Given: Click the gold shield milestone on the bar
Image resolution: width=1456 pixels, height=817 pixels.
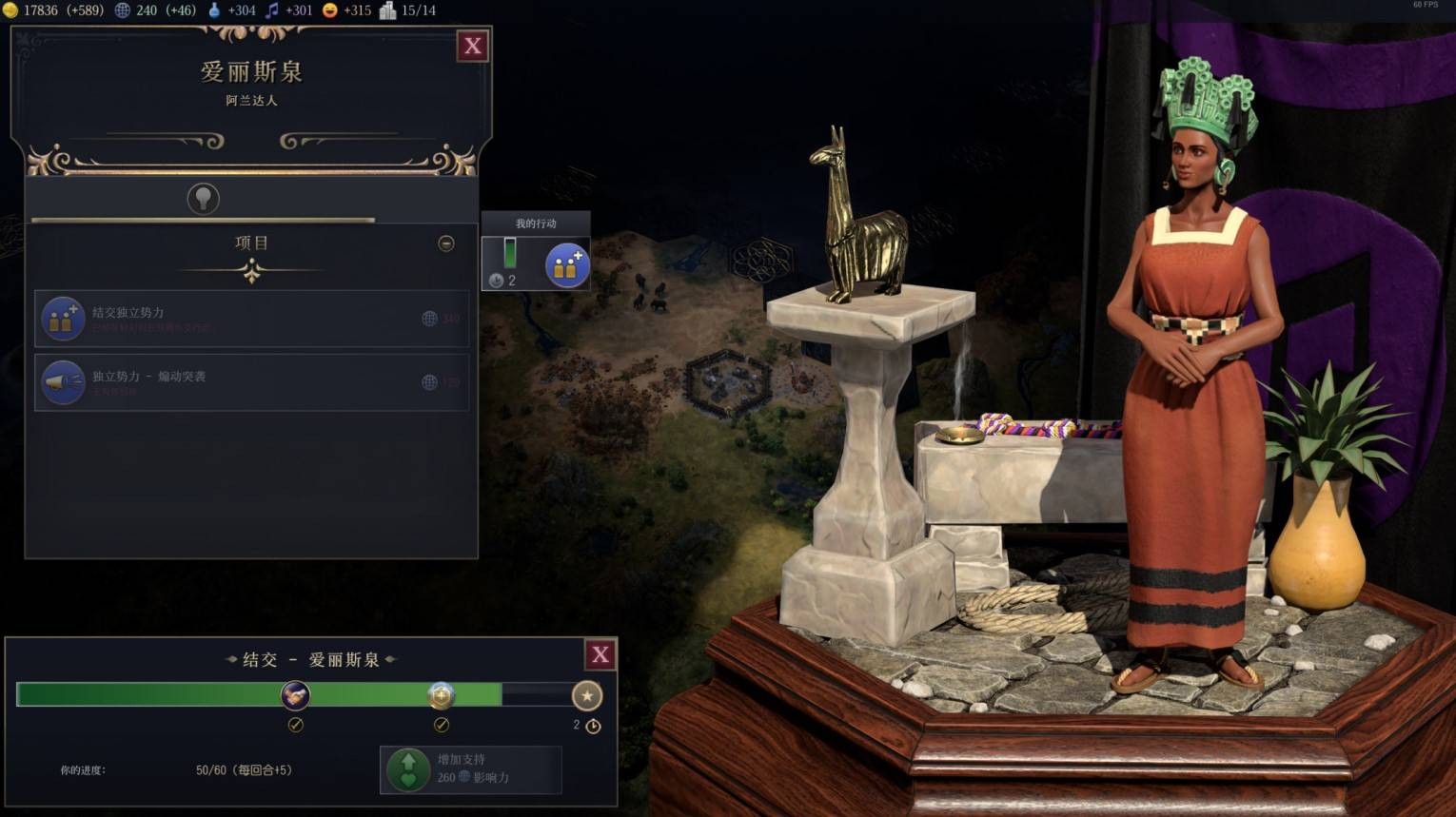Looking at the screenshot, I should click(x=441, y=695).
